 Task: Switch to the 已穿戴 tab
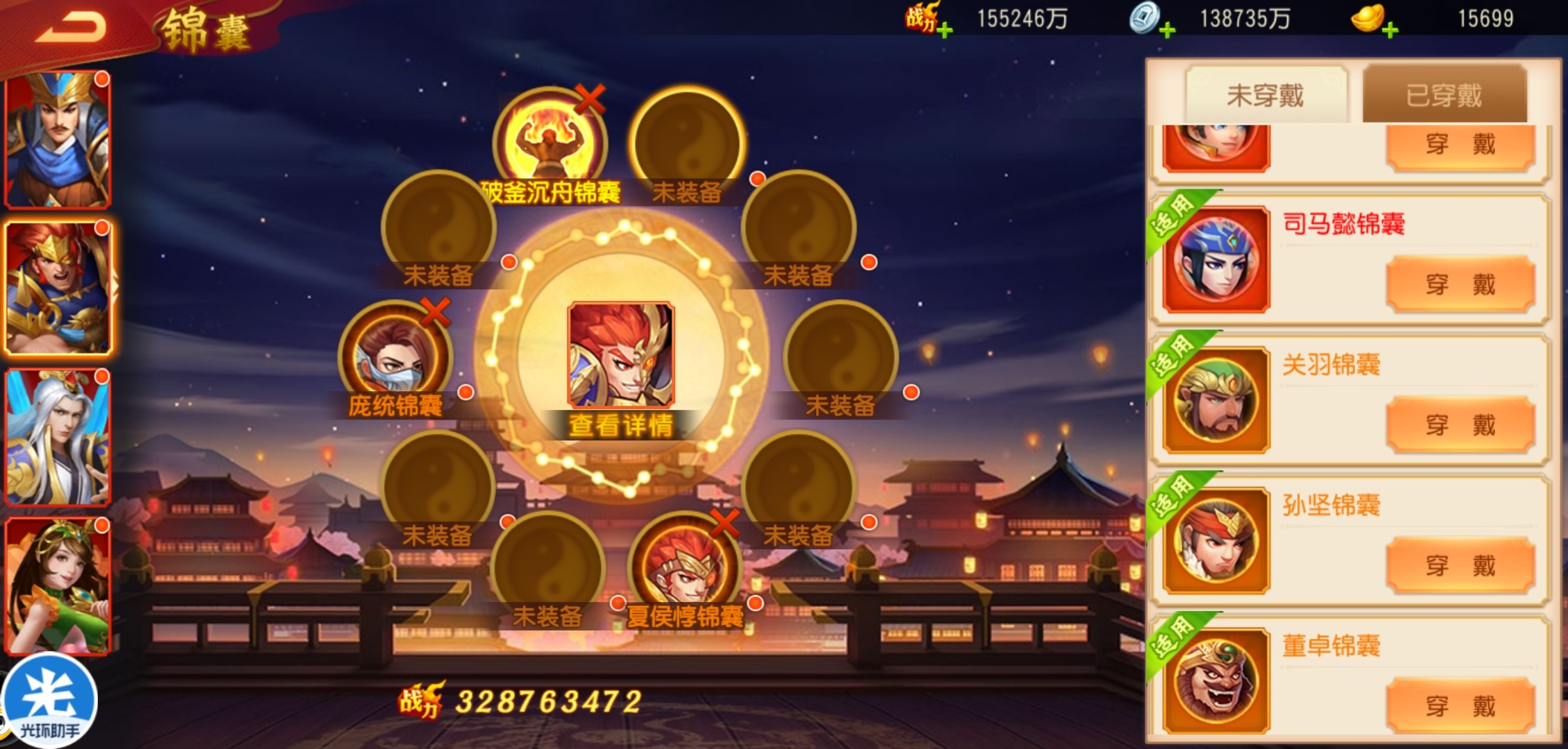1444,95
